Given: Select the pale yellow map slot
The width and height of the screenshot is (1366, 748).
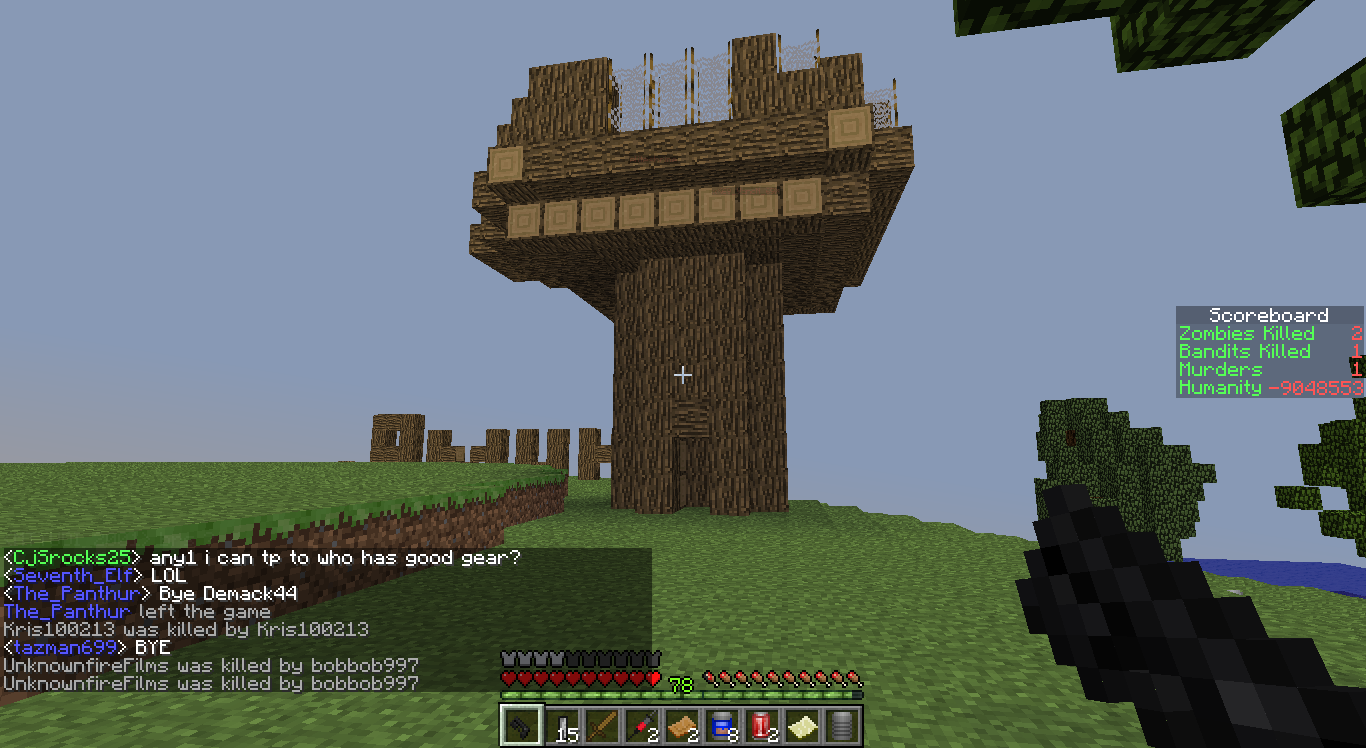Looking at the screenshot, I should 801,726.
